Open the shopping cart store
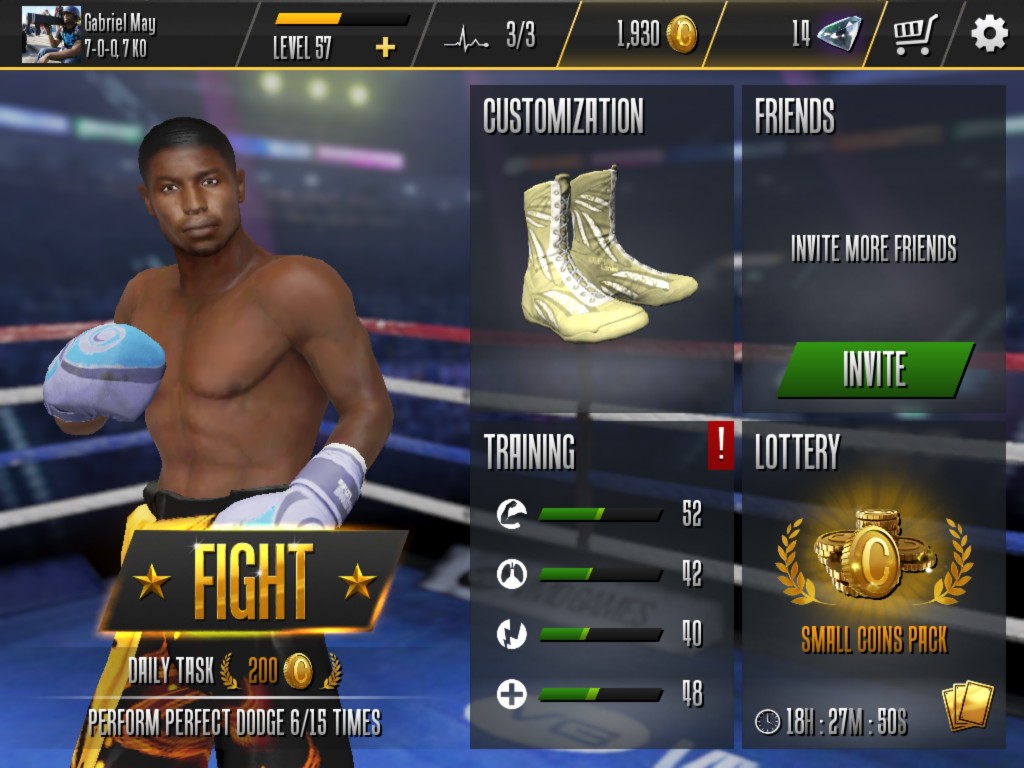 tap(916, 35)
